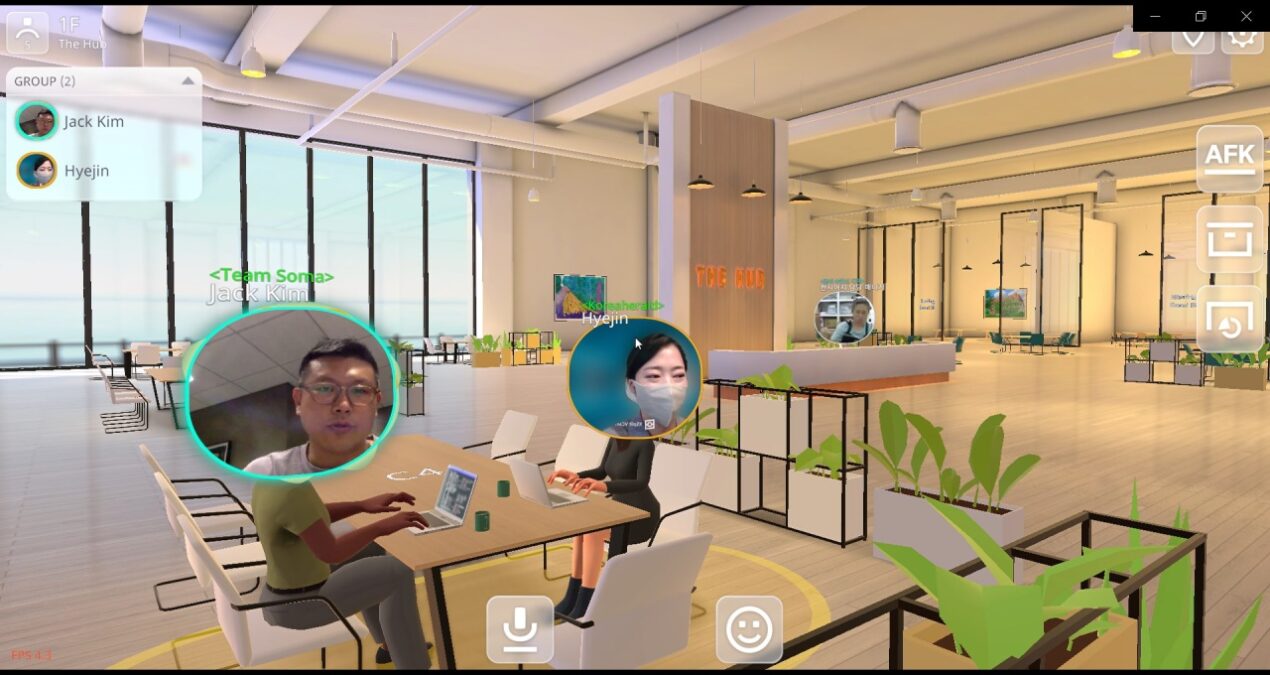Open the box-shaped archive button
1270x675 pixels.
tap(1229, 240)
